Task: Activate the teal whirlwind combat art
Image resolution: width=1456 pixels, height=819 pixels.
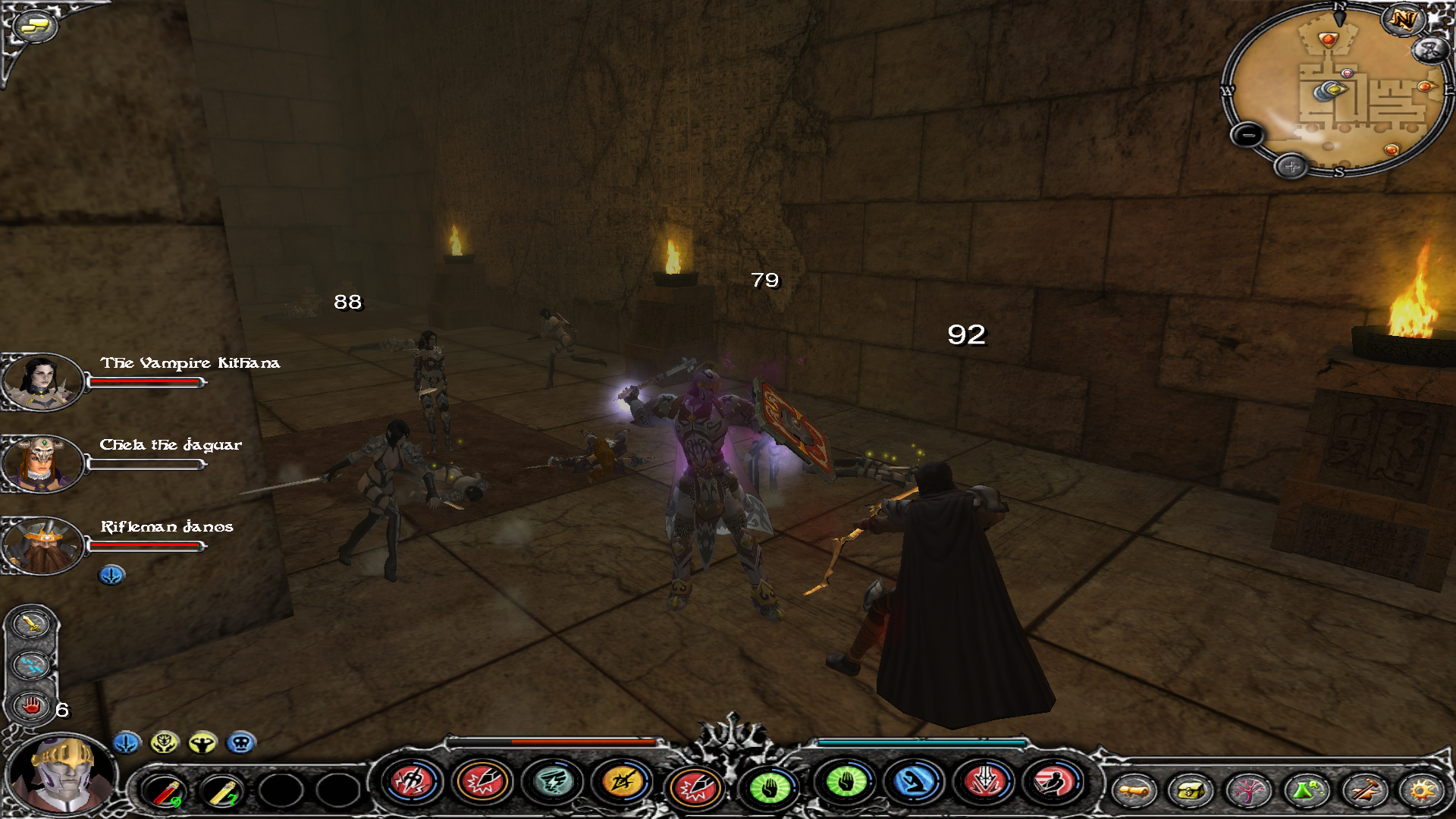Action: point(553,782)
